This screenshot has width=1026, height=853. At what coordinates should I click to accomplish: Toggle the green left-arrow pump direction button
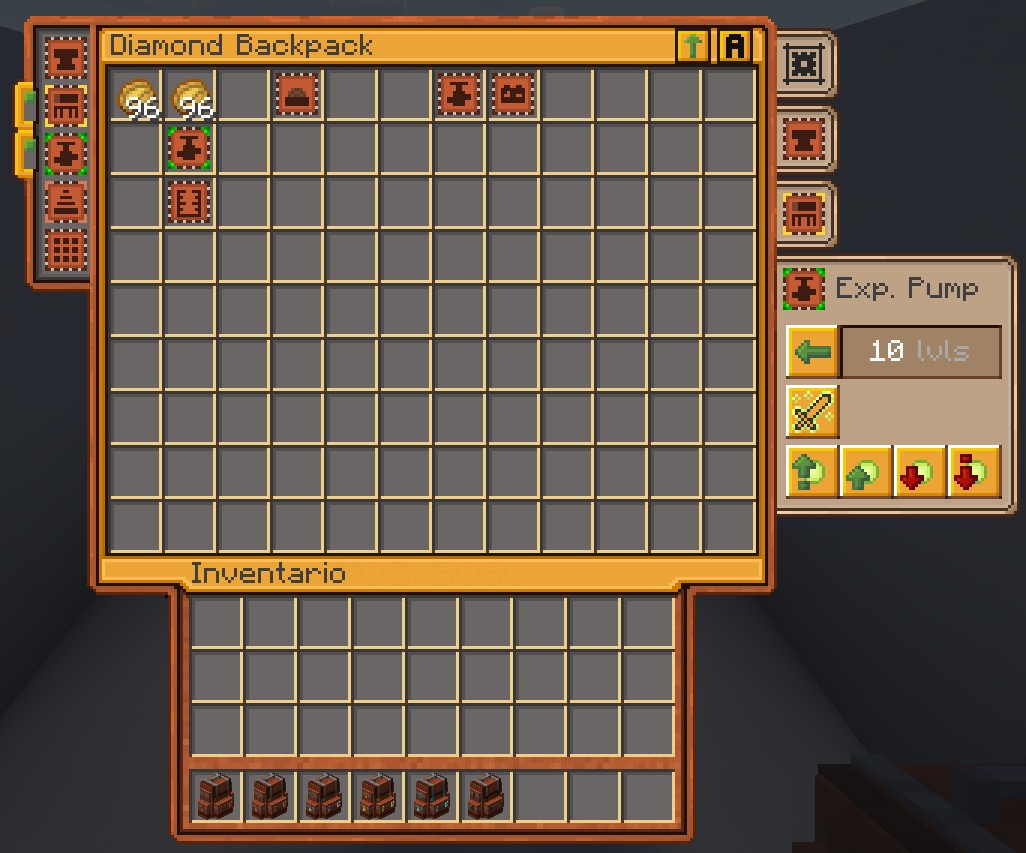[812, 352]
